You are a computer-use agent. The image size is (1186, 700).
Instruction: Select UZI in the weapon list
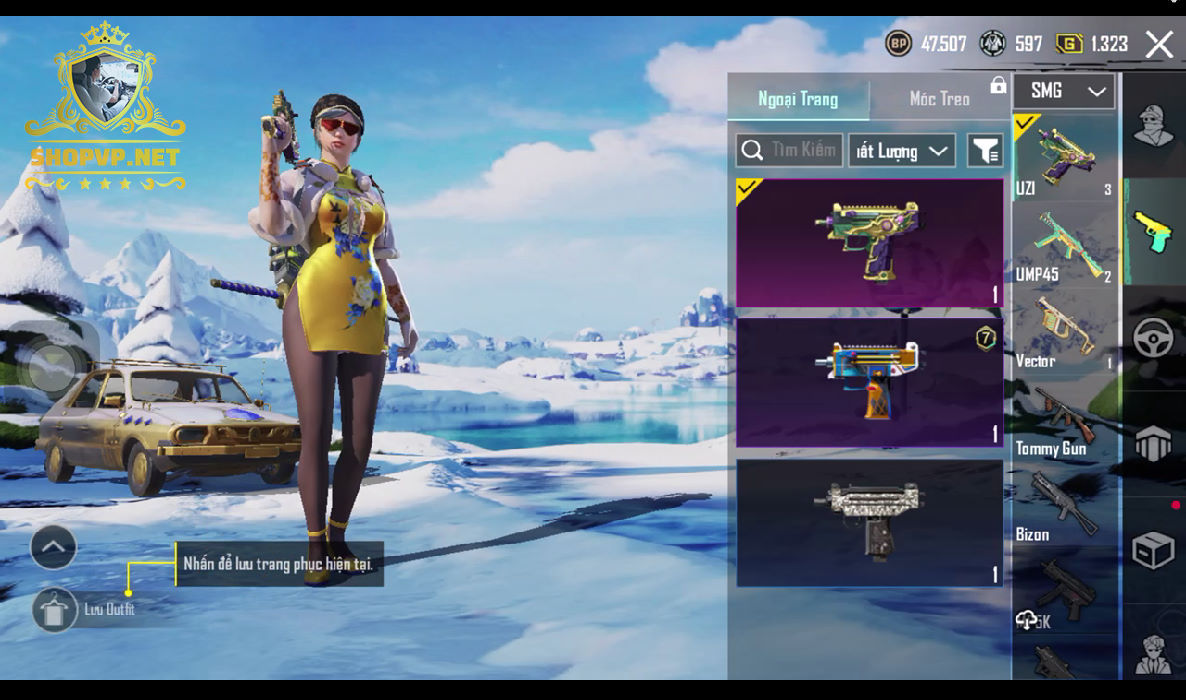click(1064, 158)
